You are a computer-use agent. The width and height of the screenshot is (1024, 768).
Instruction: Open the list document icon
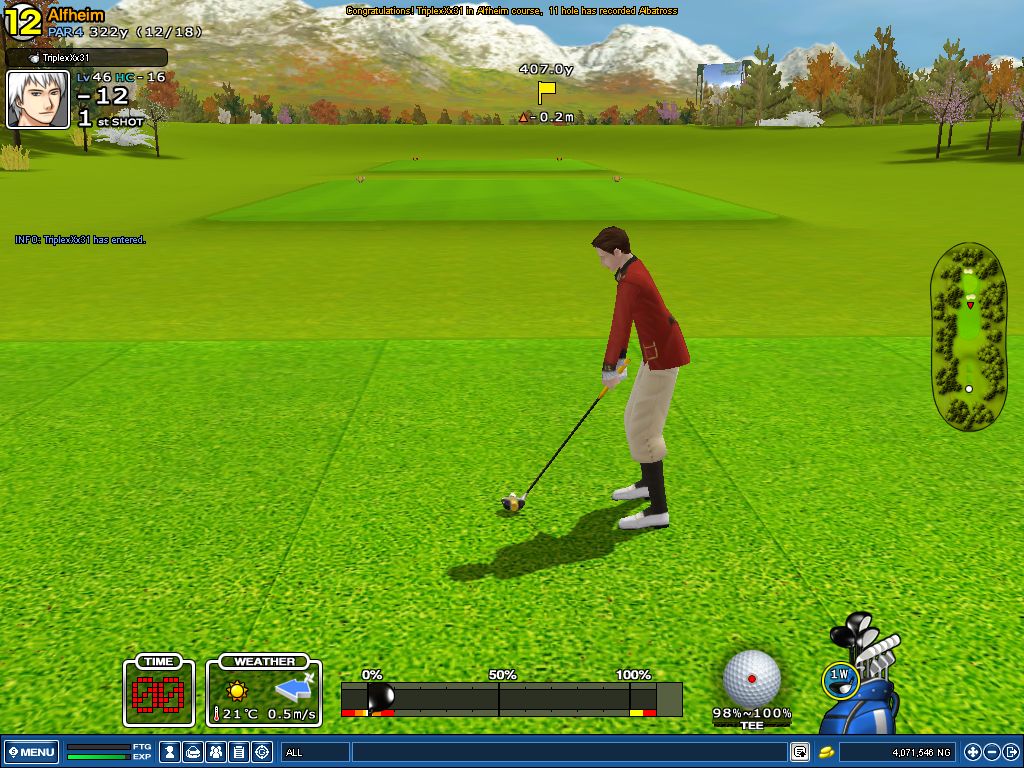click(x=239, y=751)
